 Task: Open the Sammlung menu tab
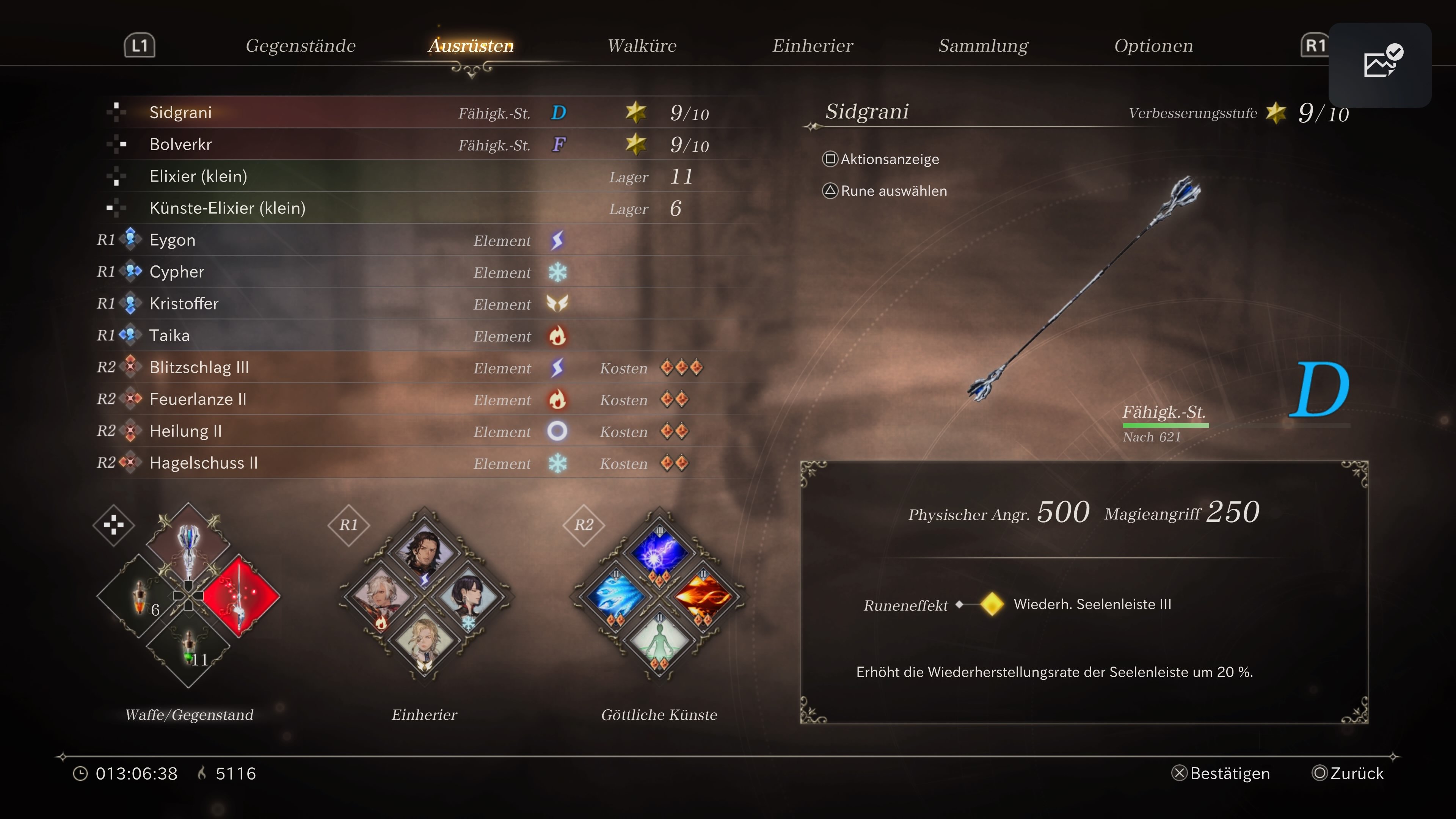983,45
